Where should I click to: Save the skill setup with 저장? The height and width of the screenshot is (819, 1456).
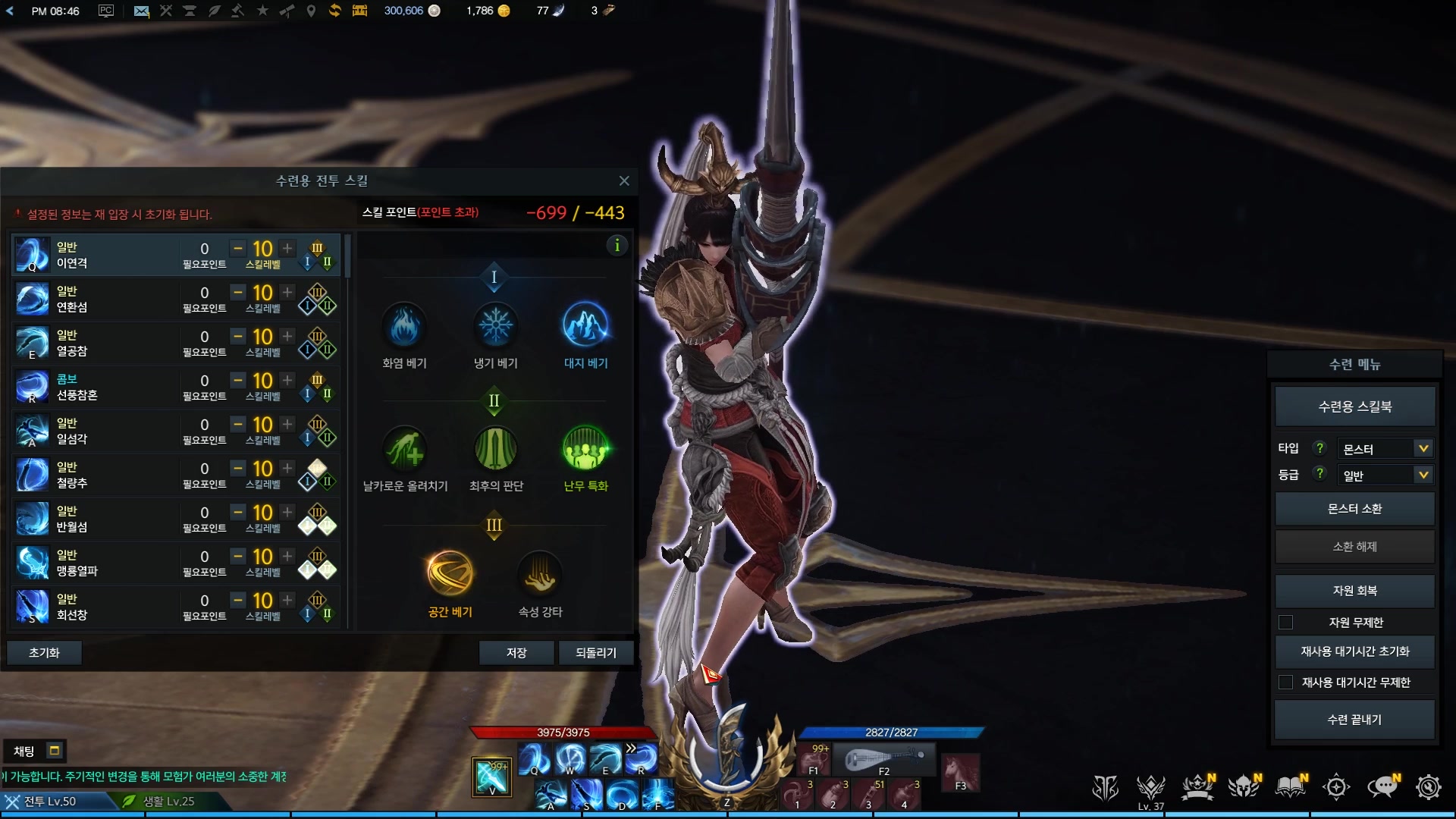tap(516, 652)
